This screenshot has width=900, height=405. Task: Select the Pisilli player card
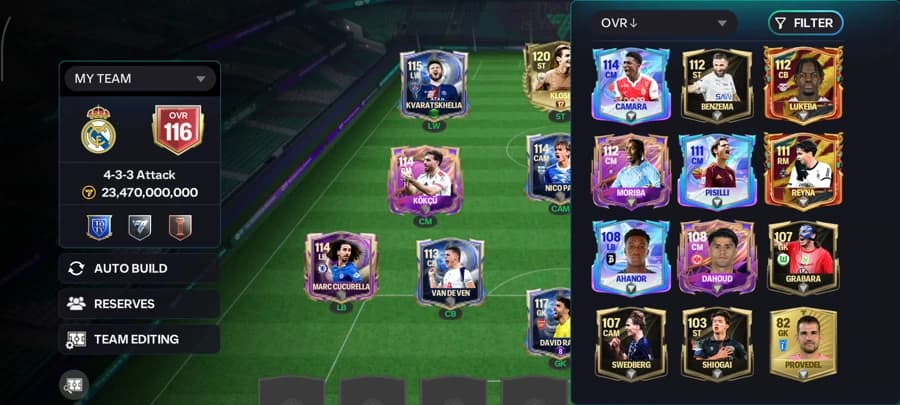(x=716, y=171)
